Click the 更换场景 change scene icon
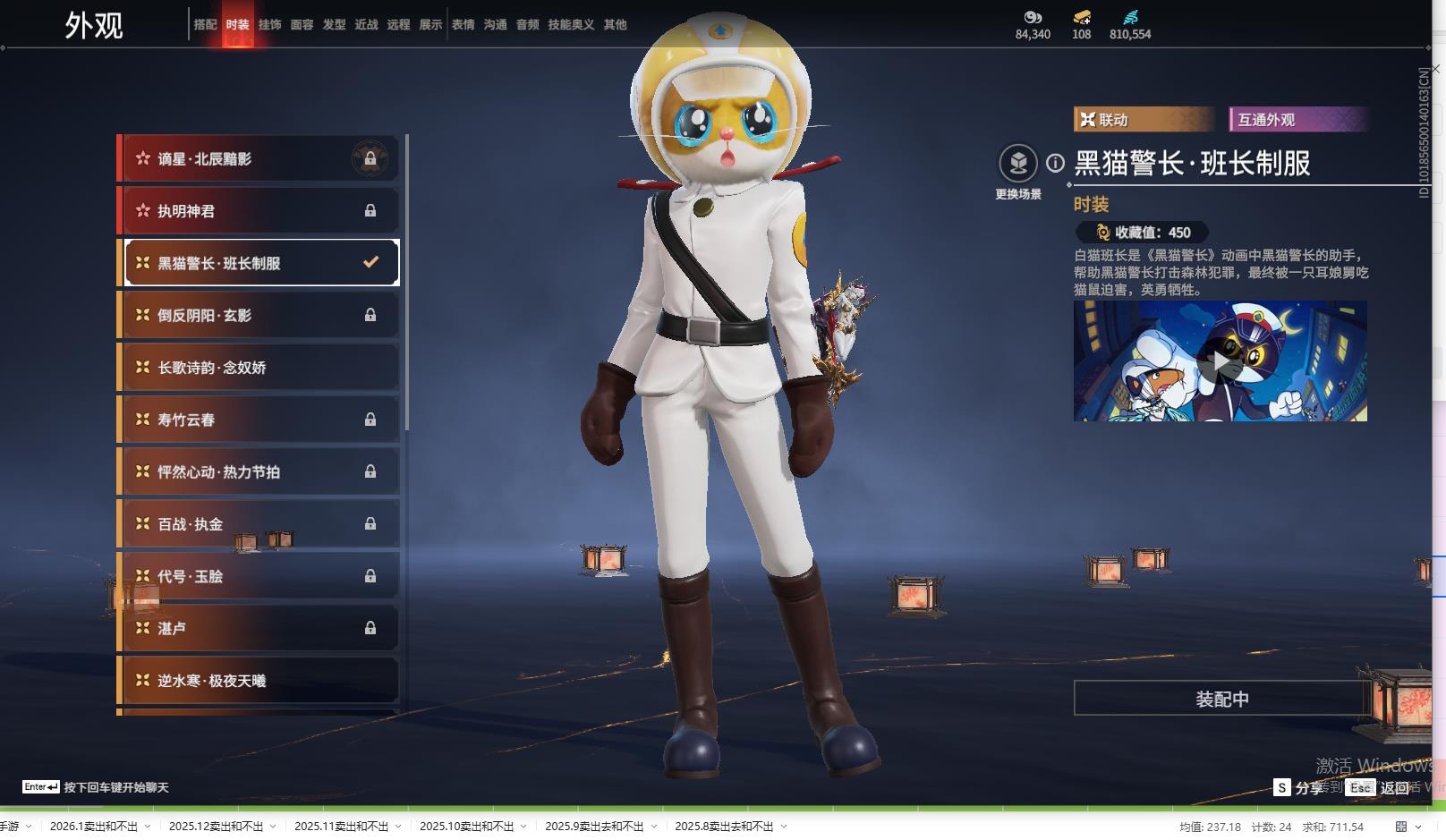The height and width of the screenshot is (840, 1446). pyautogui.click(x=1018, y=164)
